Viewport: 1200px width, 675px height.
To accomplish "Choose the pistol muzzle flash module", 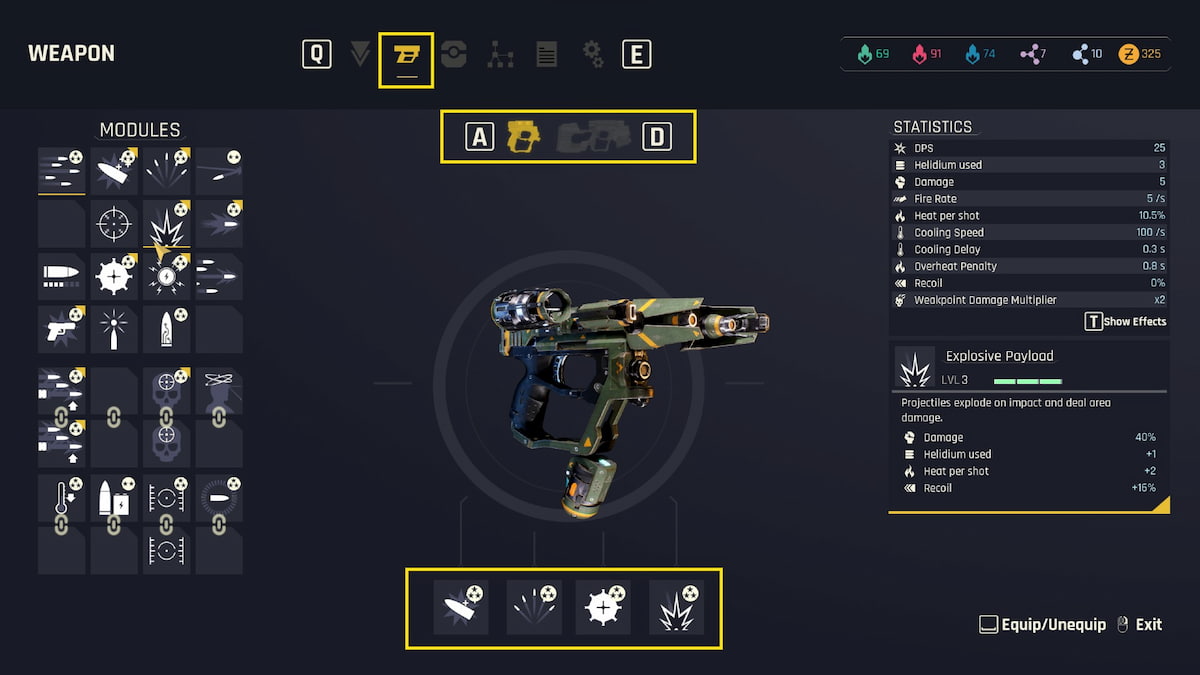I will [x=62, y=329].
